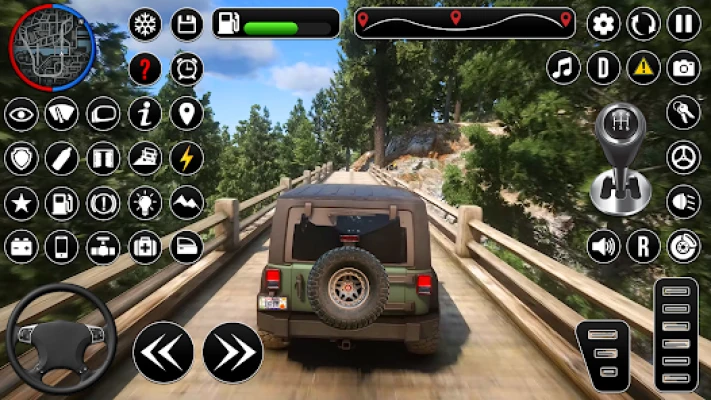This screenshot has width=711, height=400.
Task: Tap the circular arrows reset icon
Action: pos(643,23)
